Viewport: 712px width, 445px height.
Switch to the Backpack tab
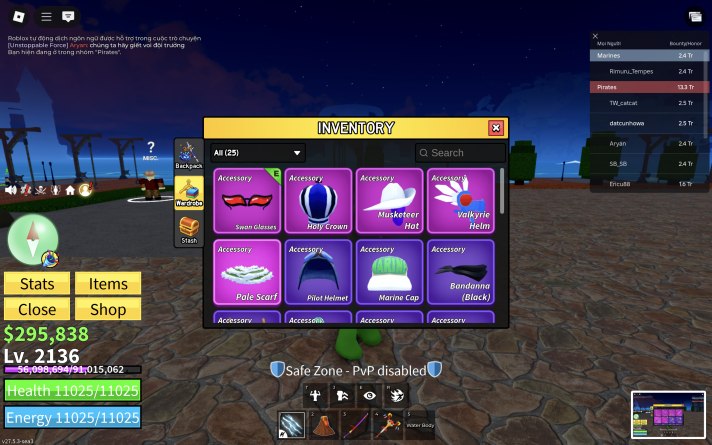click(188, 157)
